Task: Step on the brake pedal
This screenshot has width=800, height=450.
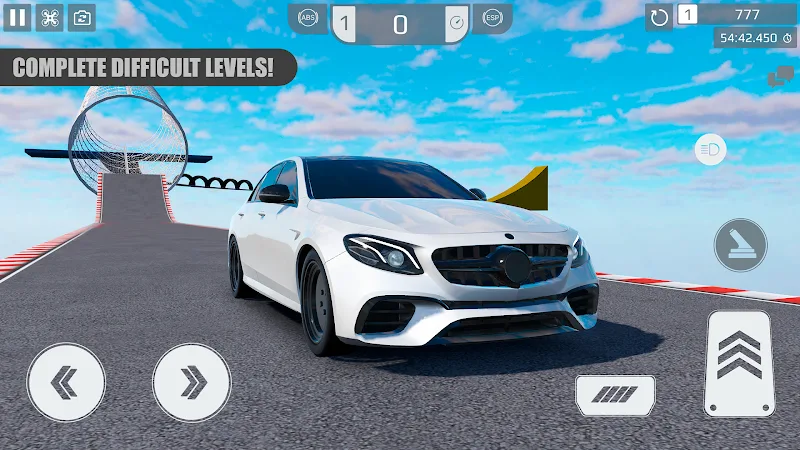Action: 615,395
